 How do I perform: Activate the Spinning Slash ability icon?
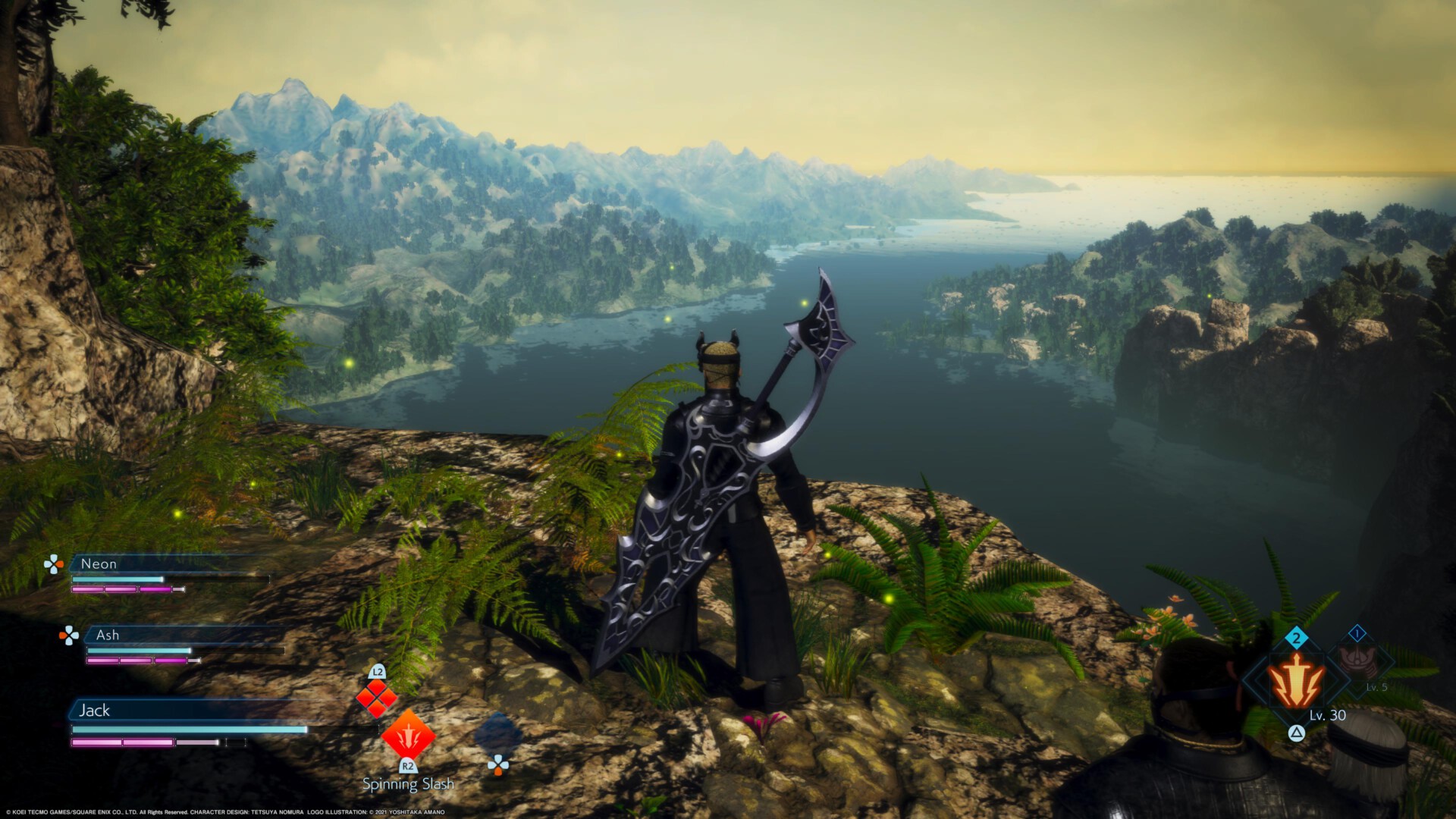[408, 735]
